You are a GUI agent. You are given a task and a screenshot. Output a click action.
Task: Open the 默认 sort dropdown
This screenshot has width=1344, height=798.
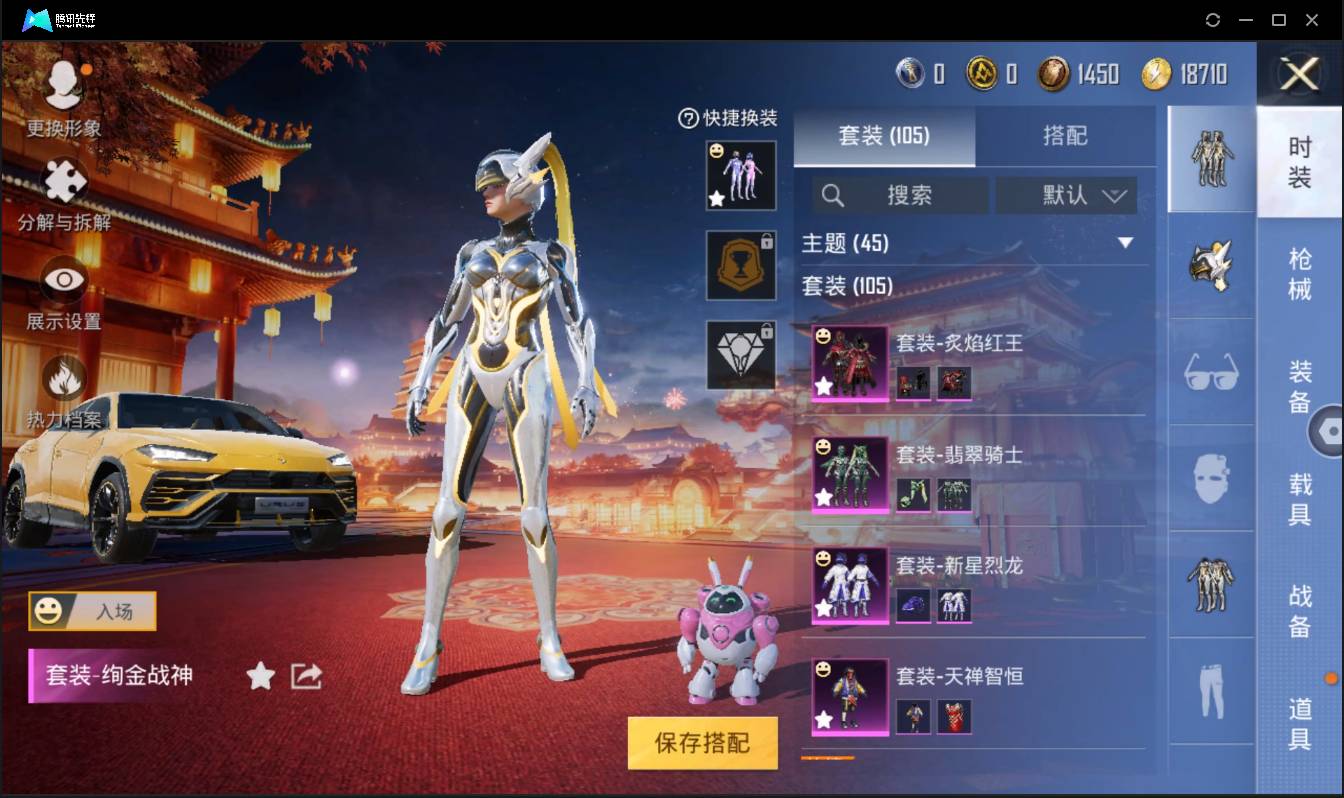(1066, 195)
